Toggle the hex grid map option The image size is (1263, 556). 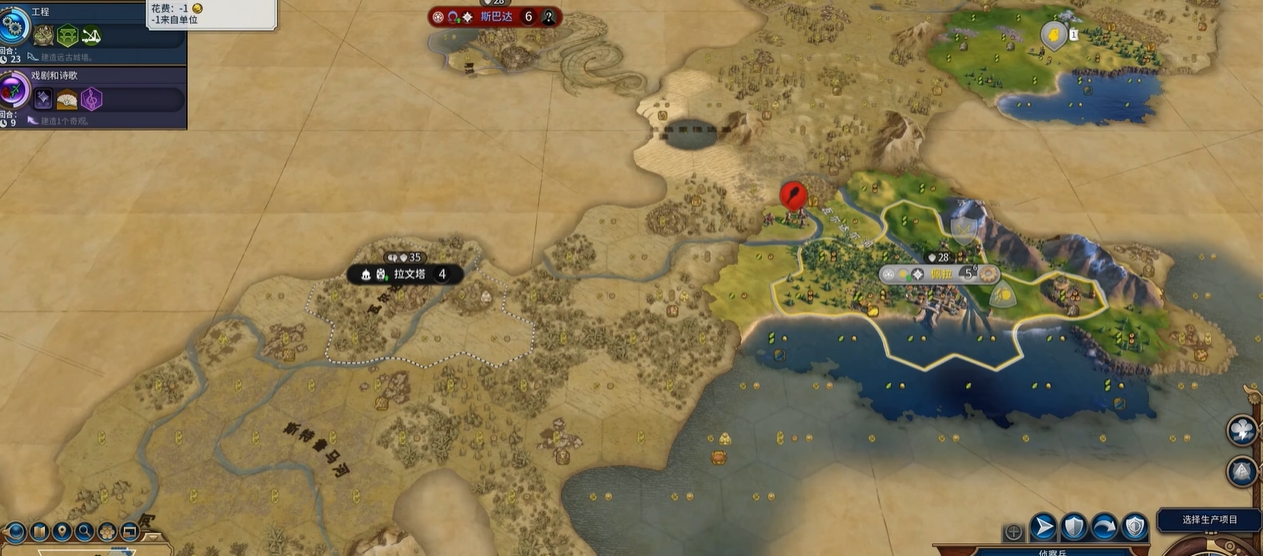coord(107,532)
